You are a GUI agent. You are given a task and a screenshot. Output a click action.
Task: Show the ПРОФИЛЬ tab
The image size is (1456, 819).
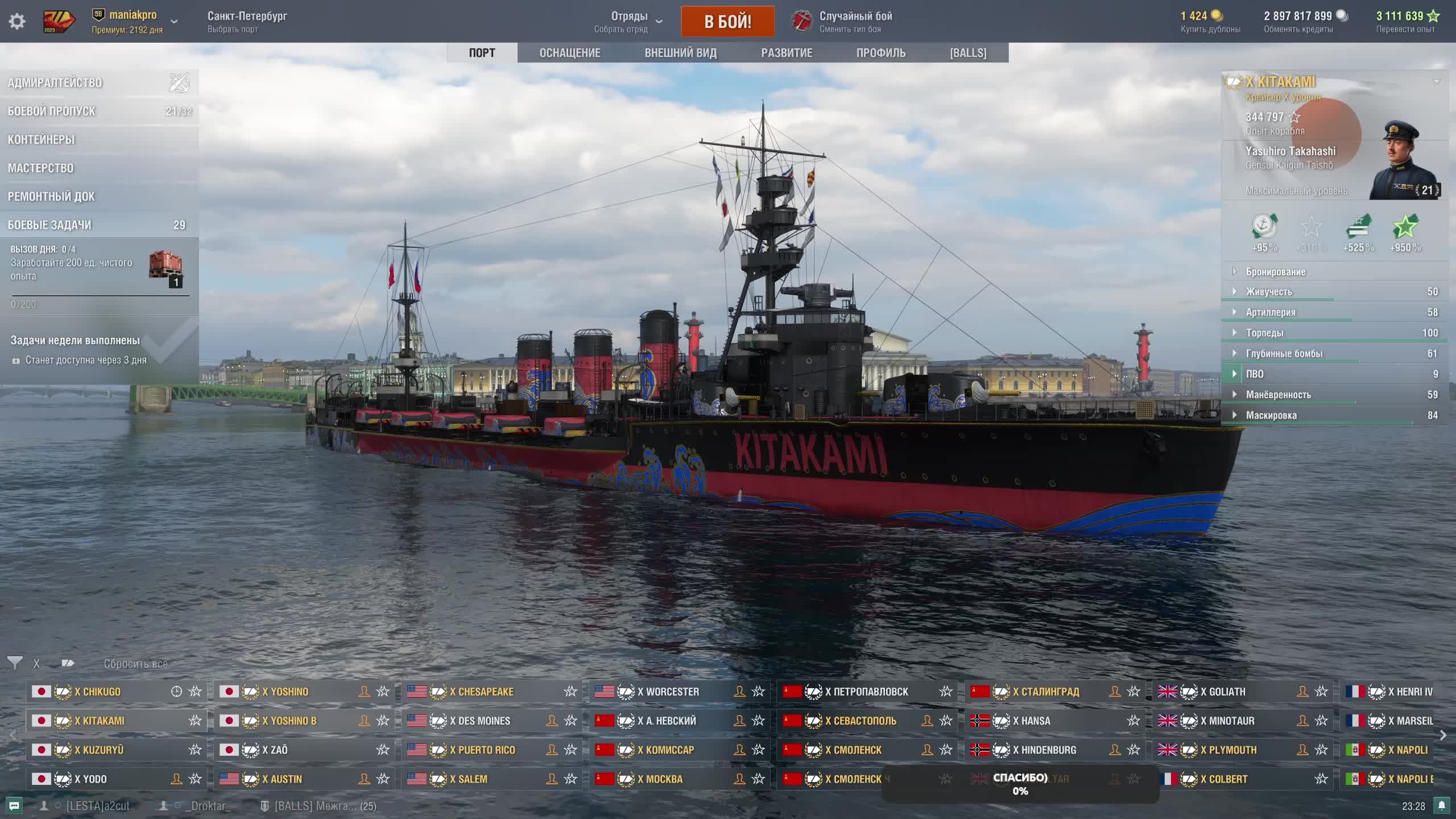pos(880,53)
